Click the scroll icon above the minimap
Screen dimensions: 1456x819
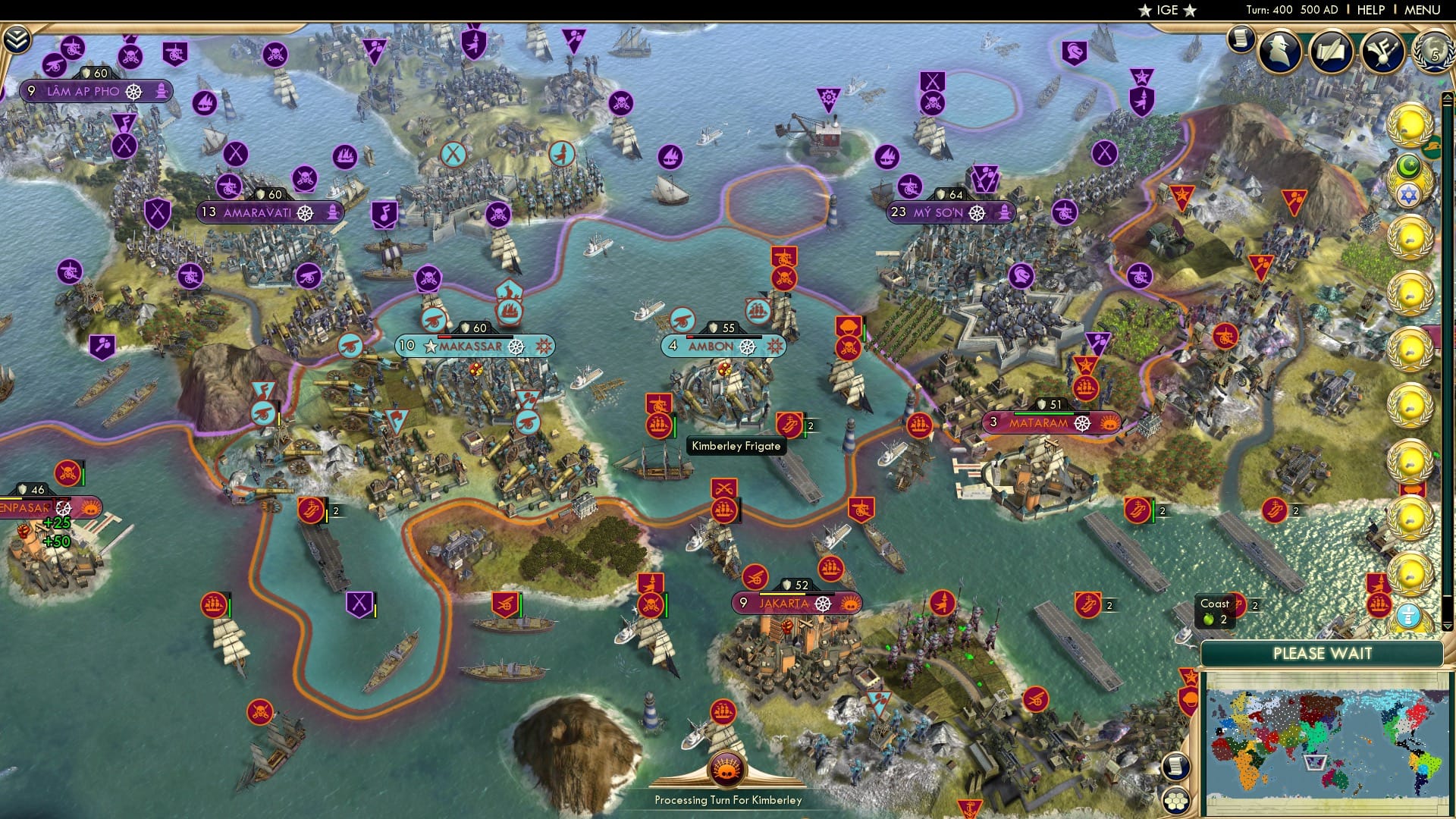point(1177,767)
